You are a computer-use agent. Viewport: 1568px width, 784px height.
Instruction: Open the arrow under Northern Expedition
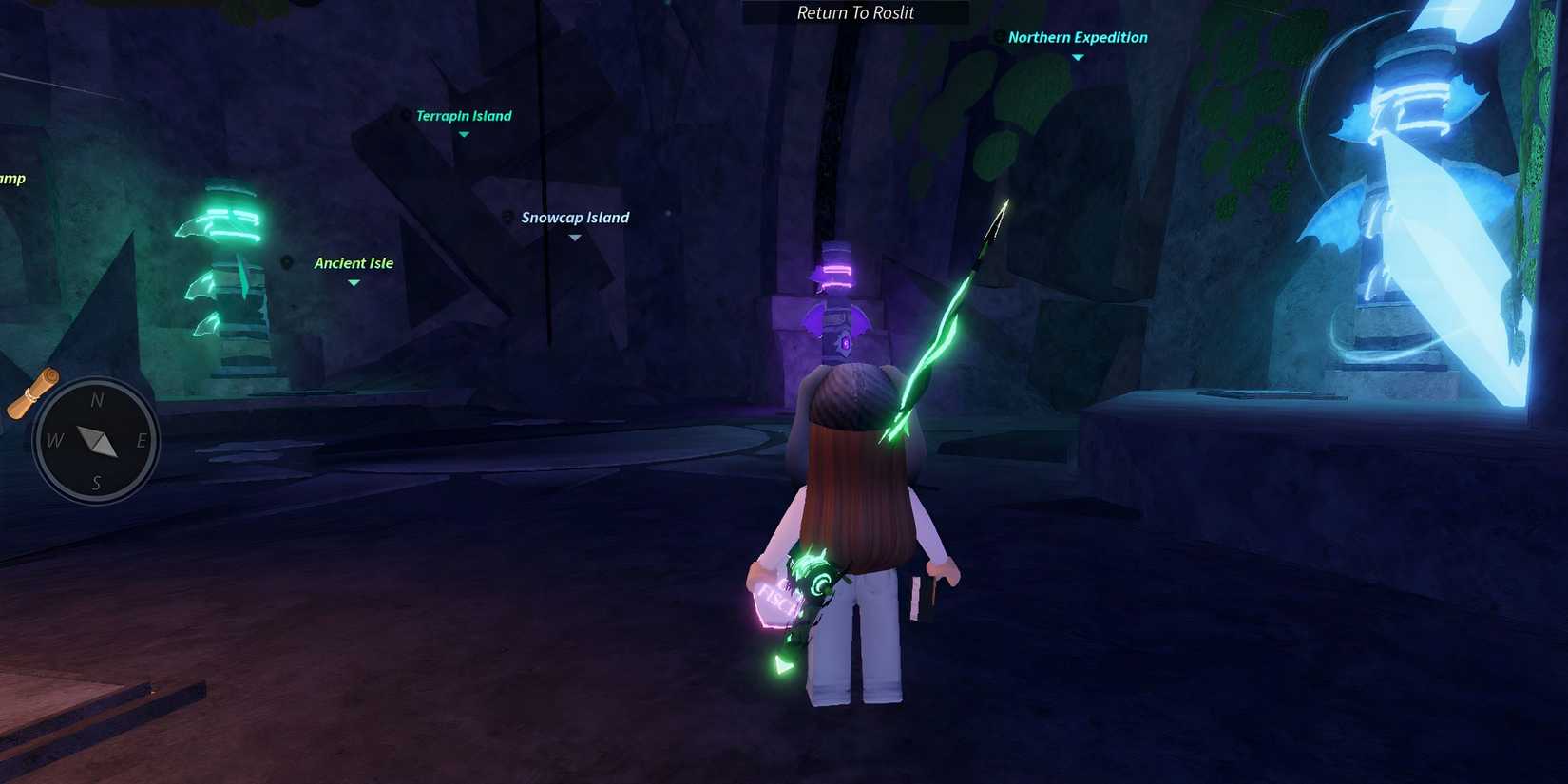tap(1077, 57)
